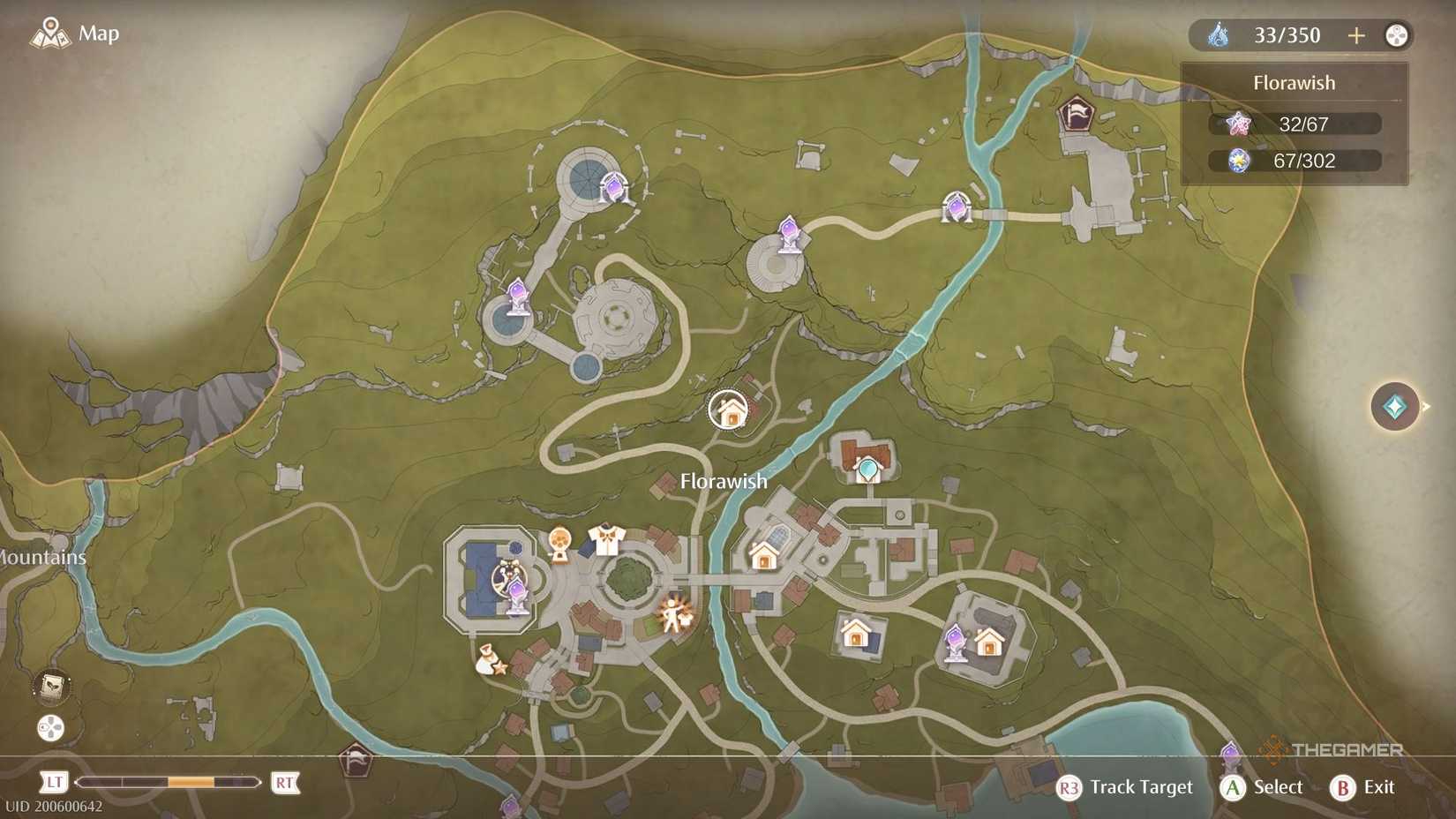Click the warp spire at the northern circular tower
Image resolution: width=1456 pixels, height=819 pixels.
[612, 187]
